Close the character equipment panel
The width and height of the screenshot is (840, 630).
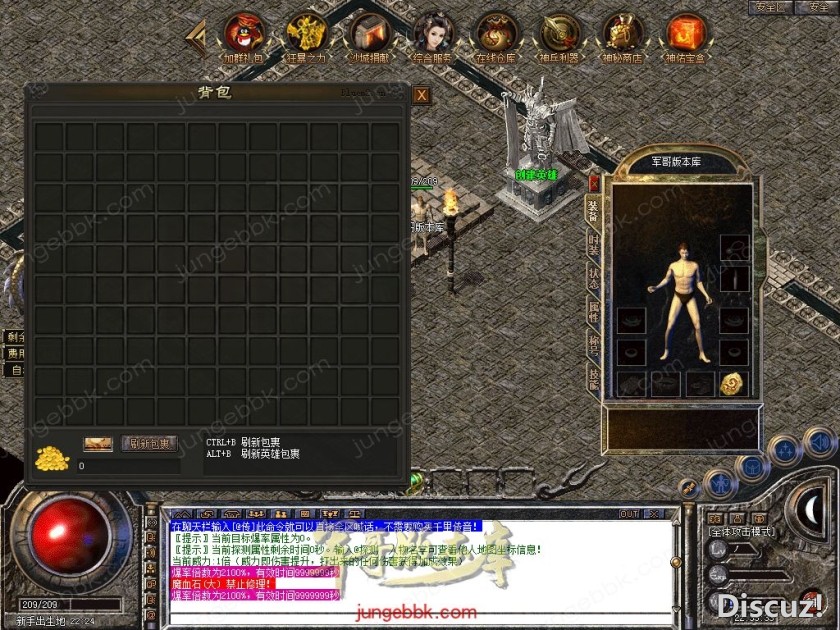click(x=594, y=184)
